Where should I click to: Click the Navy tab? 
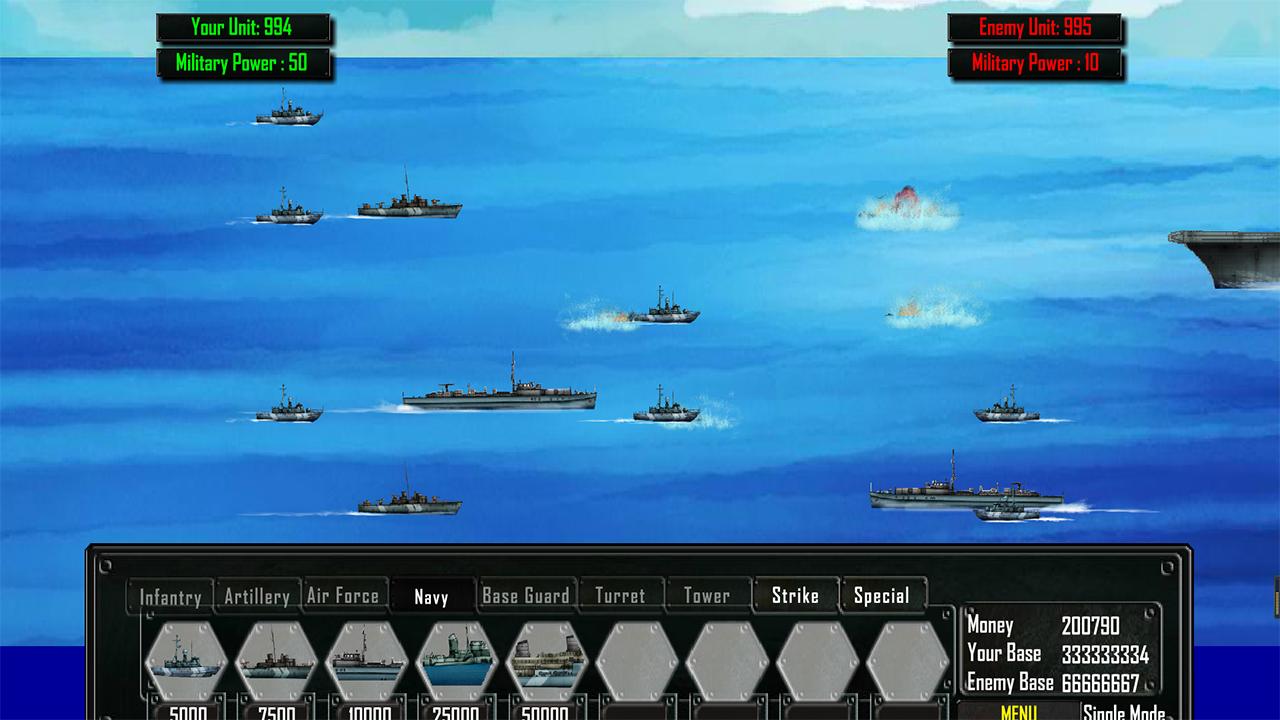coord(431,597)
